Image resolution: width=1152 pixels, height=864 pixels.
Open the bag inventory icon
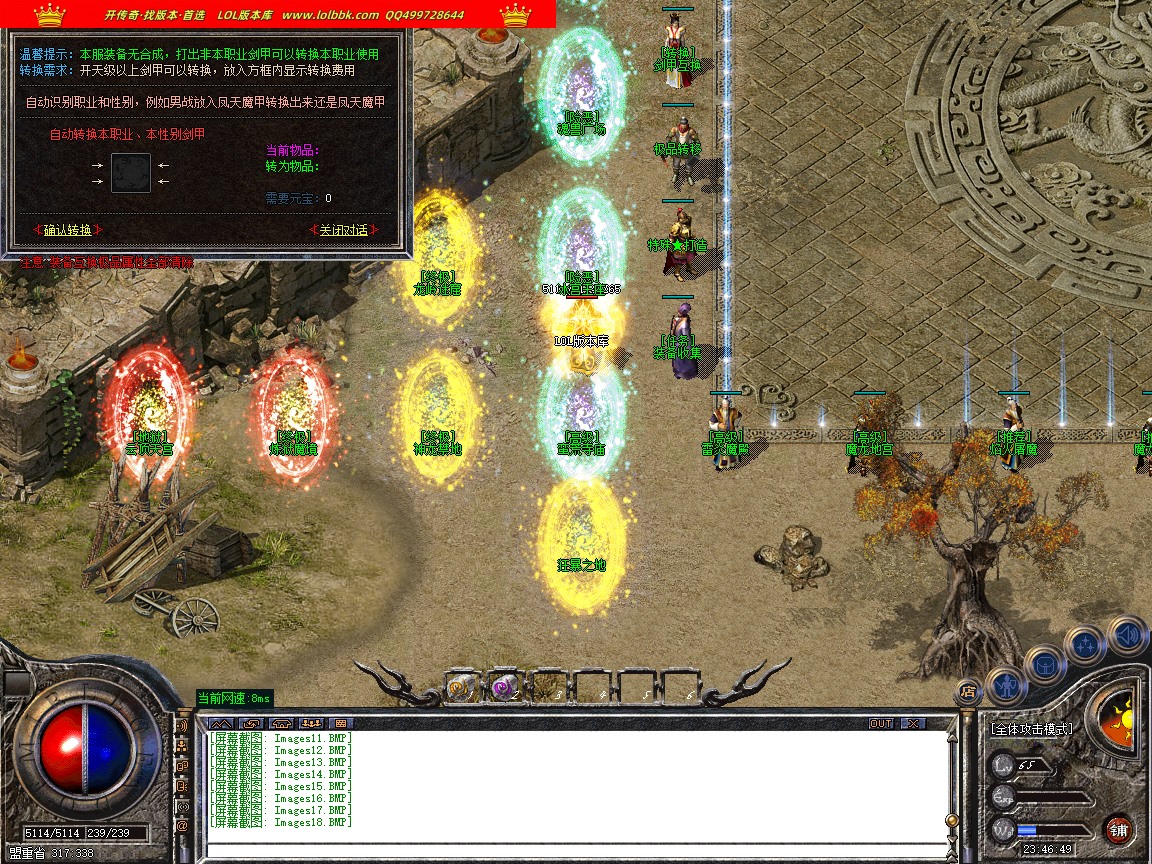pos(1045,663)
